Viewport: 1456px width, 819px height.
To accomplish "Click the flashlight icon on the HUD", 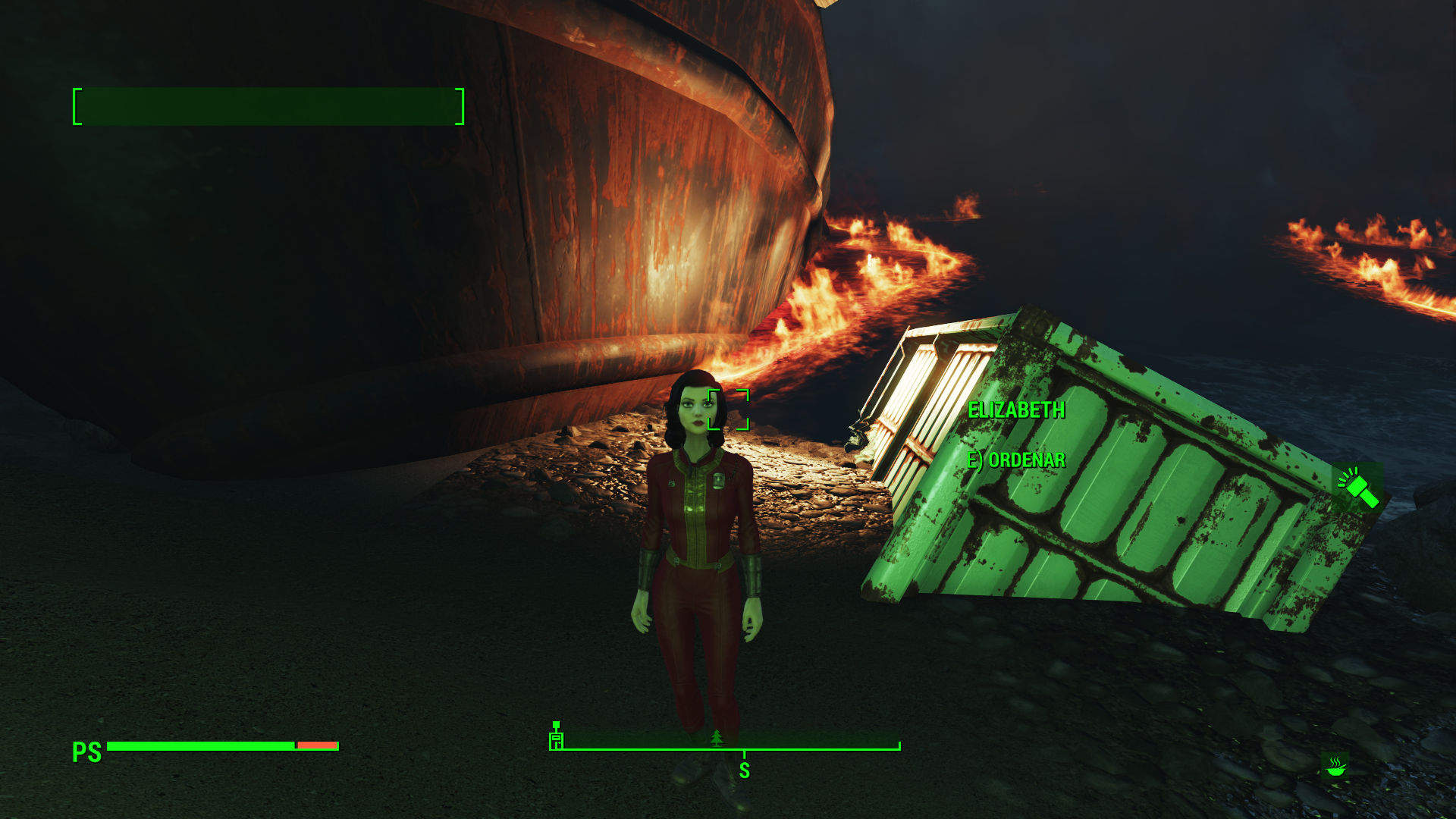I will click(x=1358, y=488).
